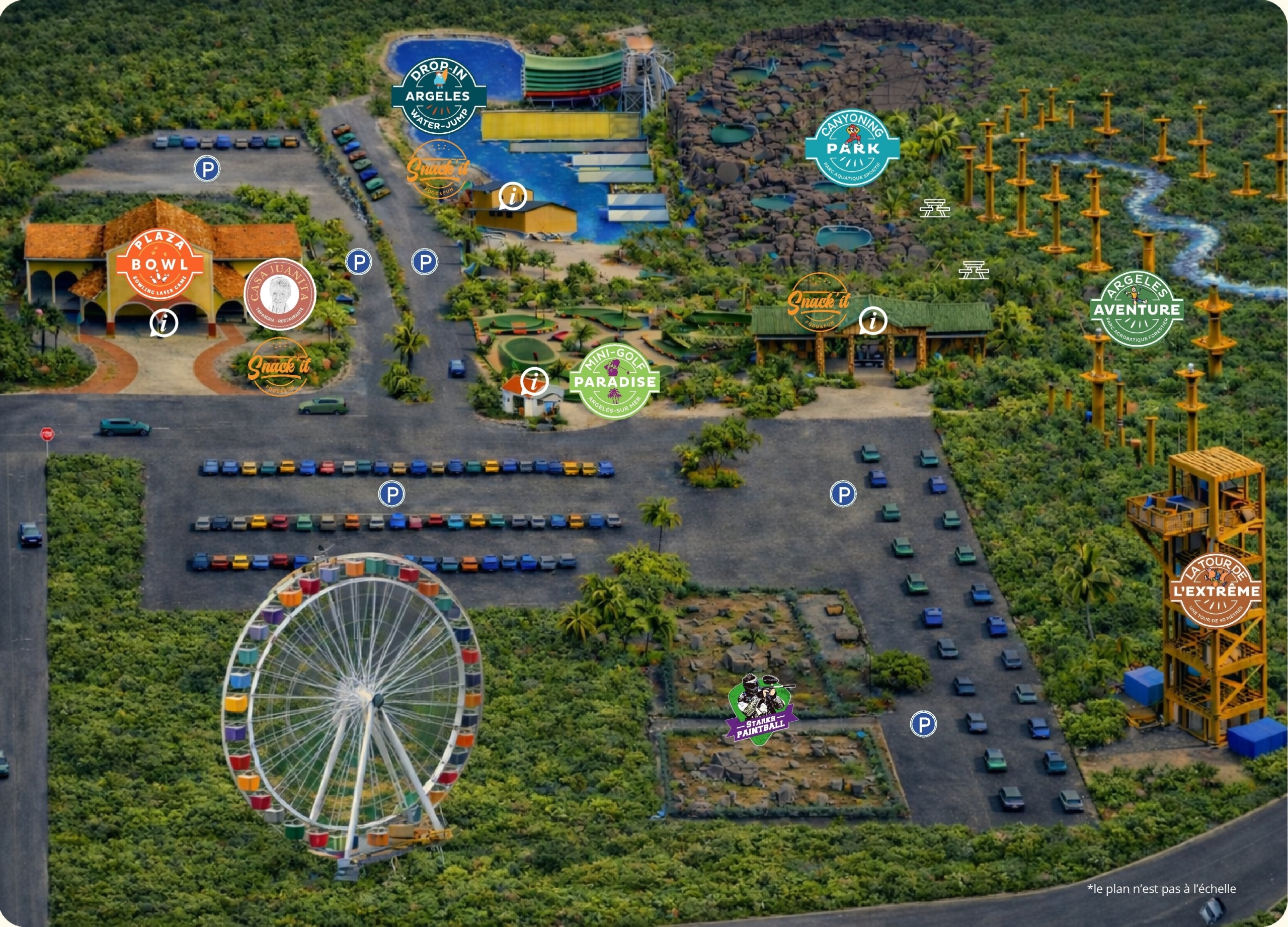Click the parking marker next to Starkh Paintball
Screen dimensions: 1288x927
923,724
